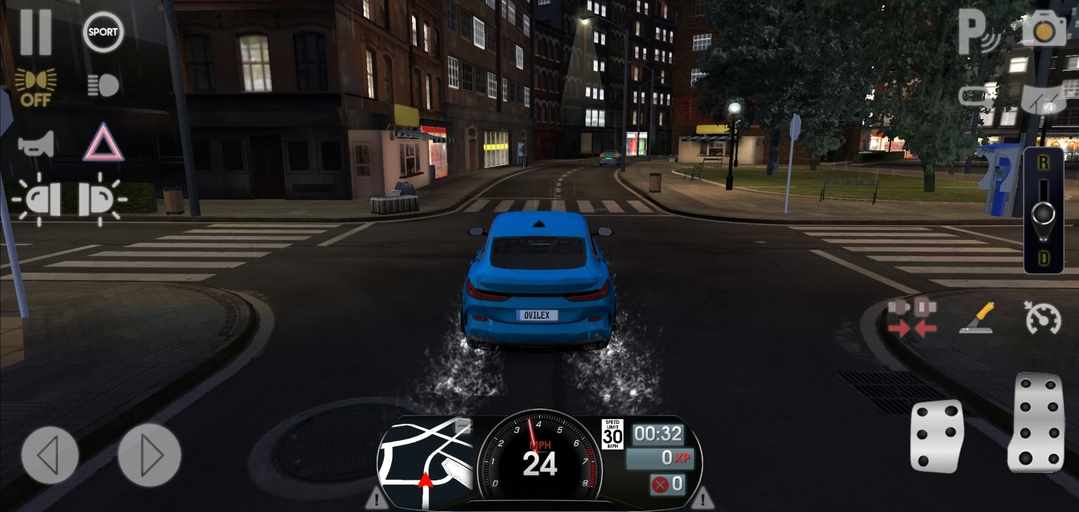Turn on the fog lights marked OFF
Viewport: 1079px width, 512px height.
(x=35, y=86)
